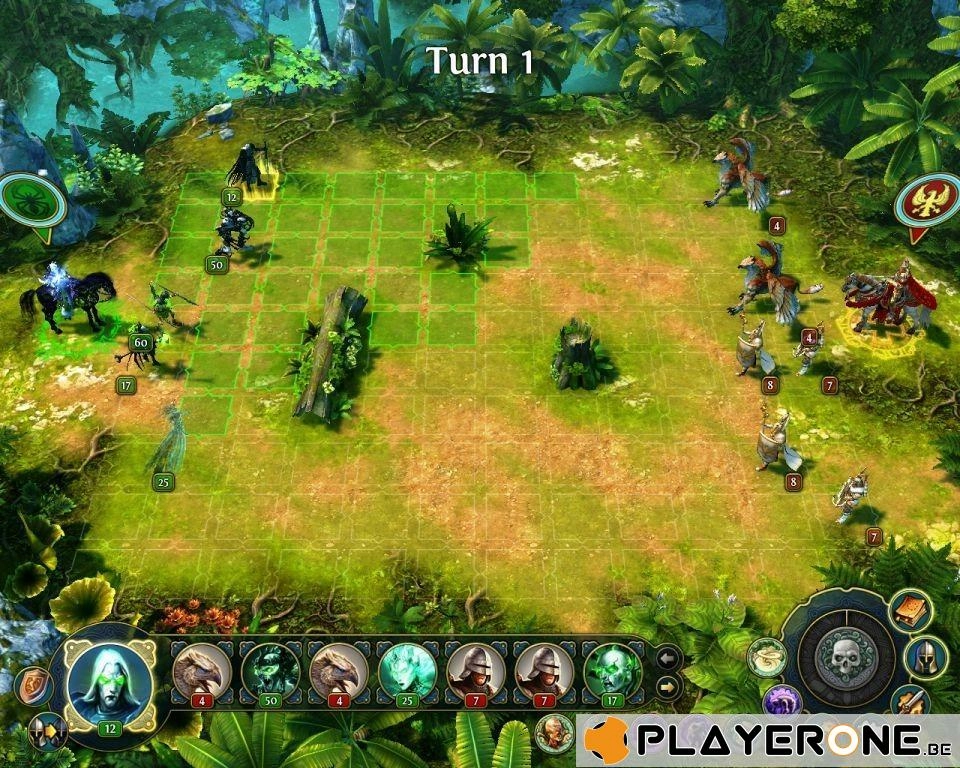
Task: Activate the pale swirl ability icon
Action: [x=765, y=655]
